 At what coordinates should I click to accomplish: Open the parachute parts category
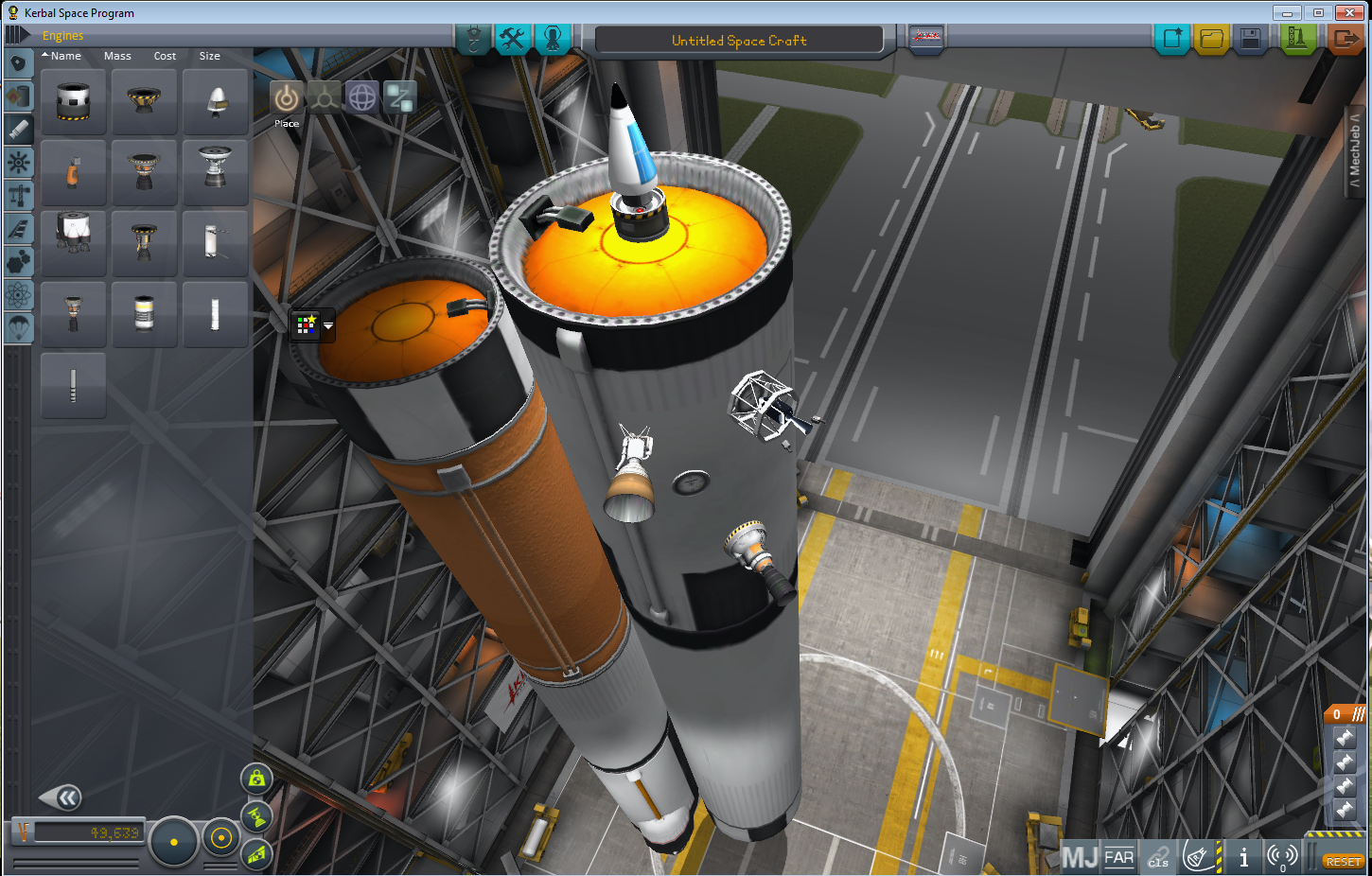pyautogui.click(x=18, y=327)
